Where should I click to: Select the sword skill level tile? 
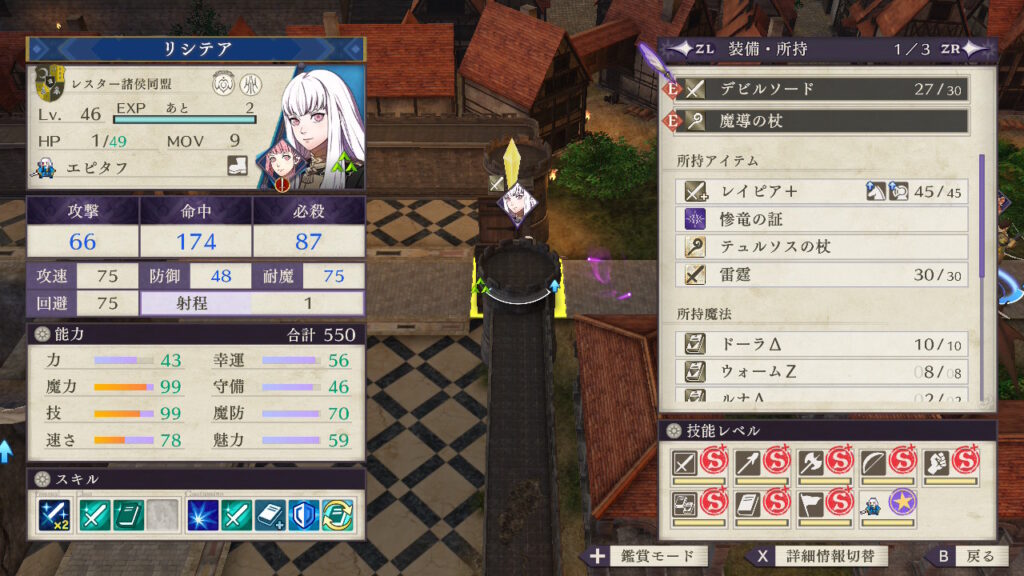(x=699, y=464)
